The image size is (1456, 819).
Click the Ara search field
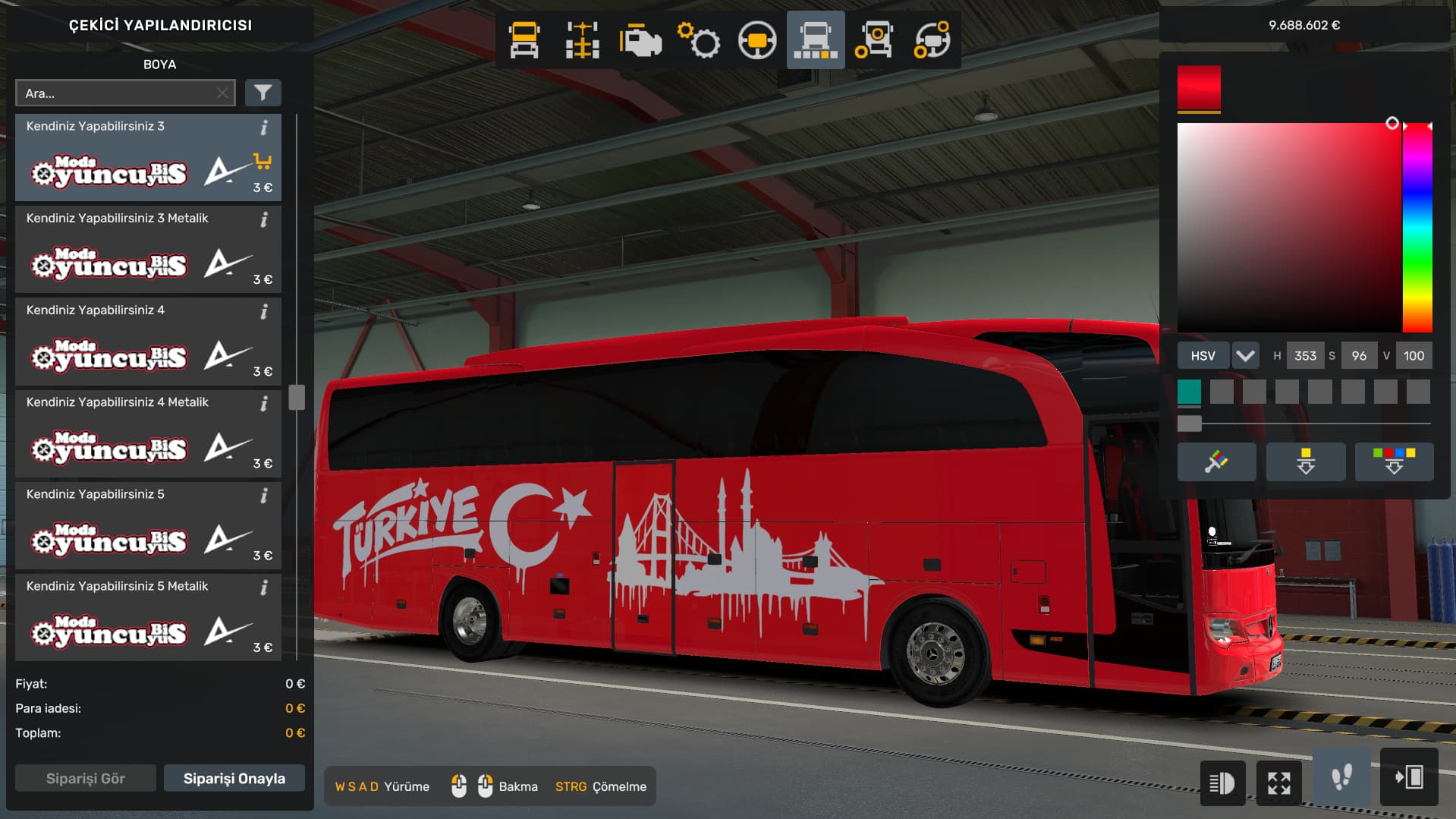point(118,93)
